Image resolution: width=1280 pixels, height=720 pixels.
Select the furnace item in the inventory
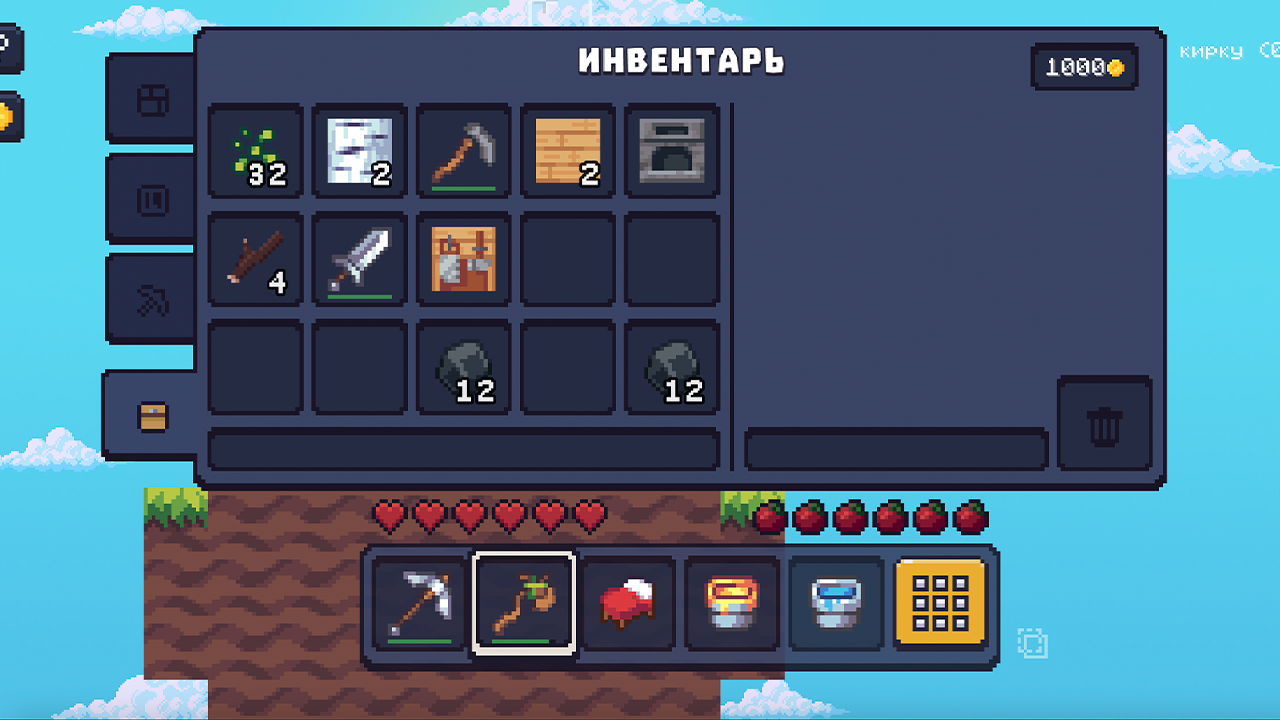671,152
